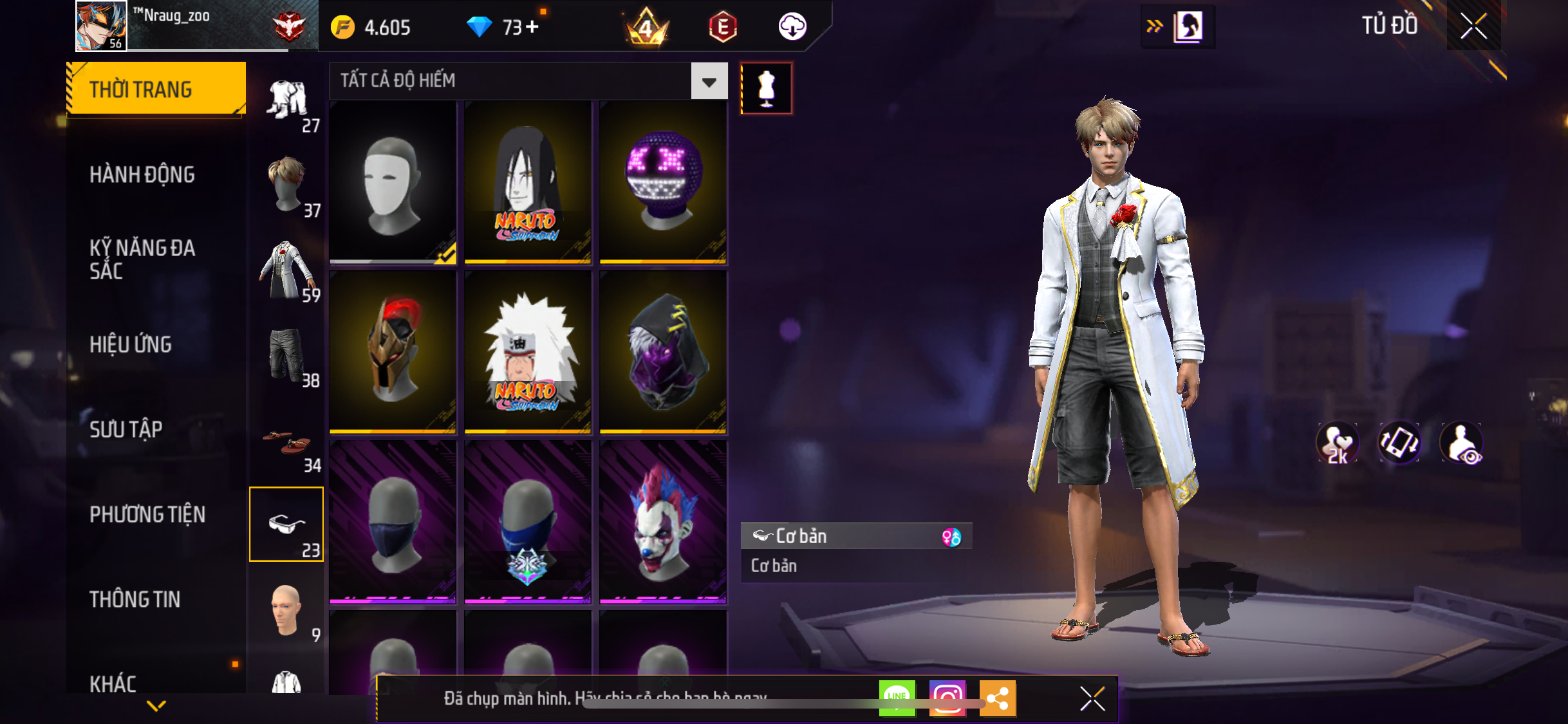Screen dimensions: 1568x724
Task: Go to the SƯU TẬP tab
Action: pos(126,429)
